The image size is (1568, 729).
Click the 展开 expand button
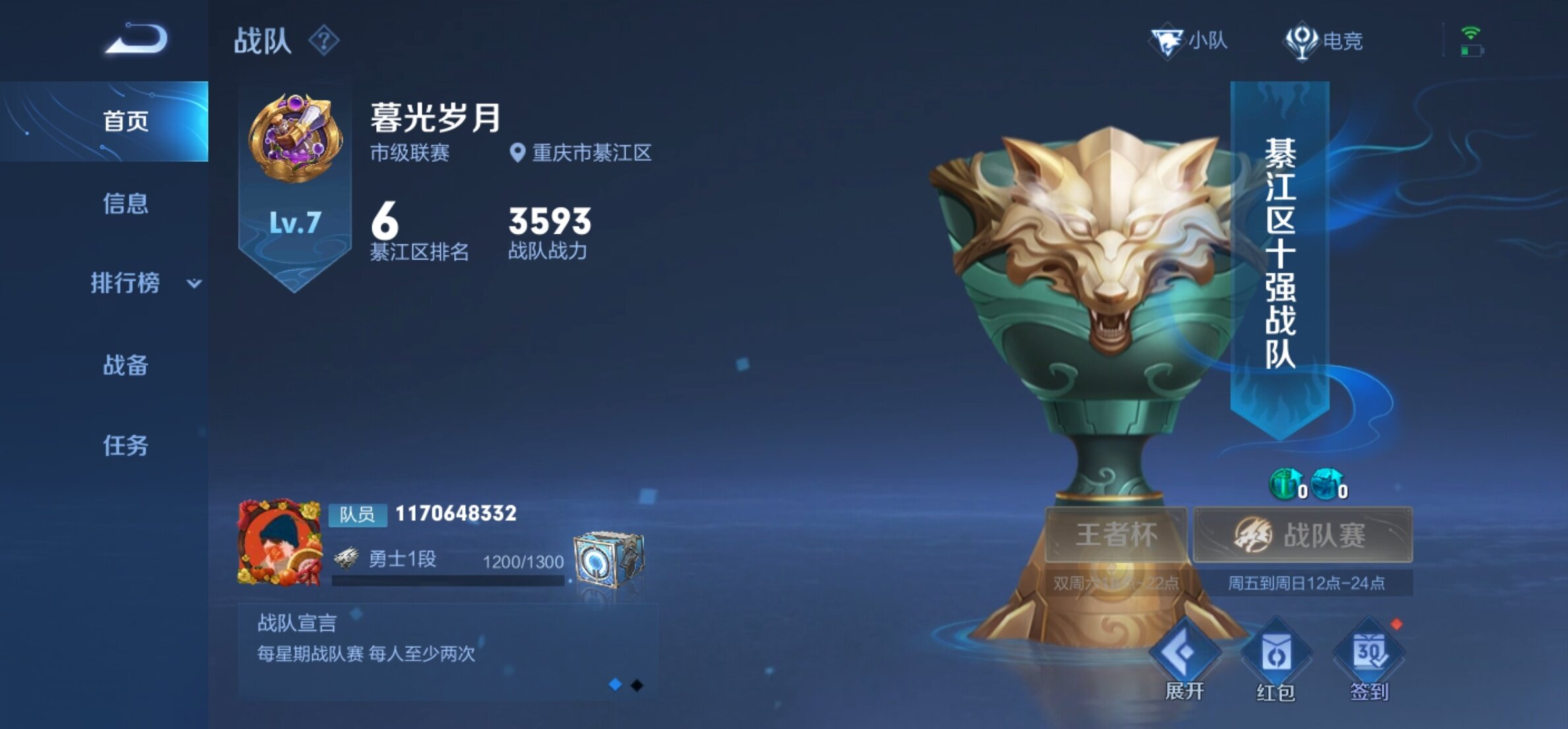tap(1185, 660)
